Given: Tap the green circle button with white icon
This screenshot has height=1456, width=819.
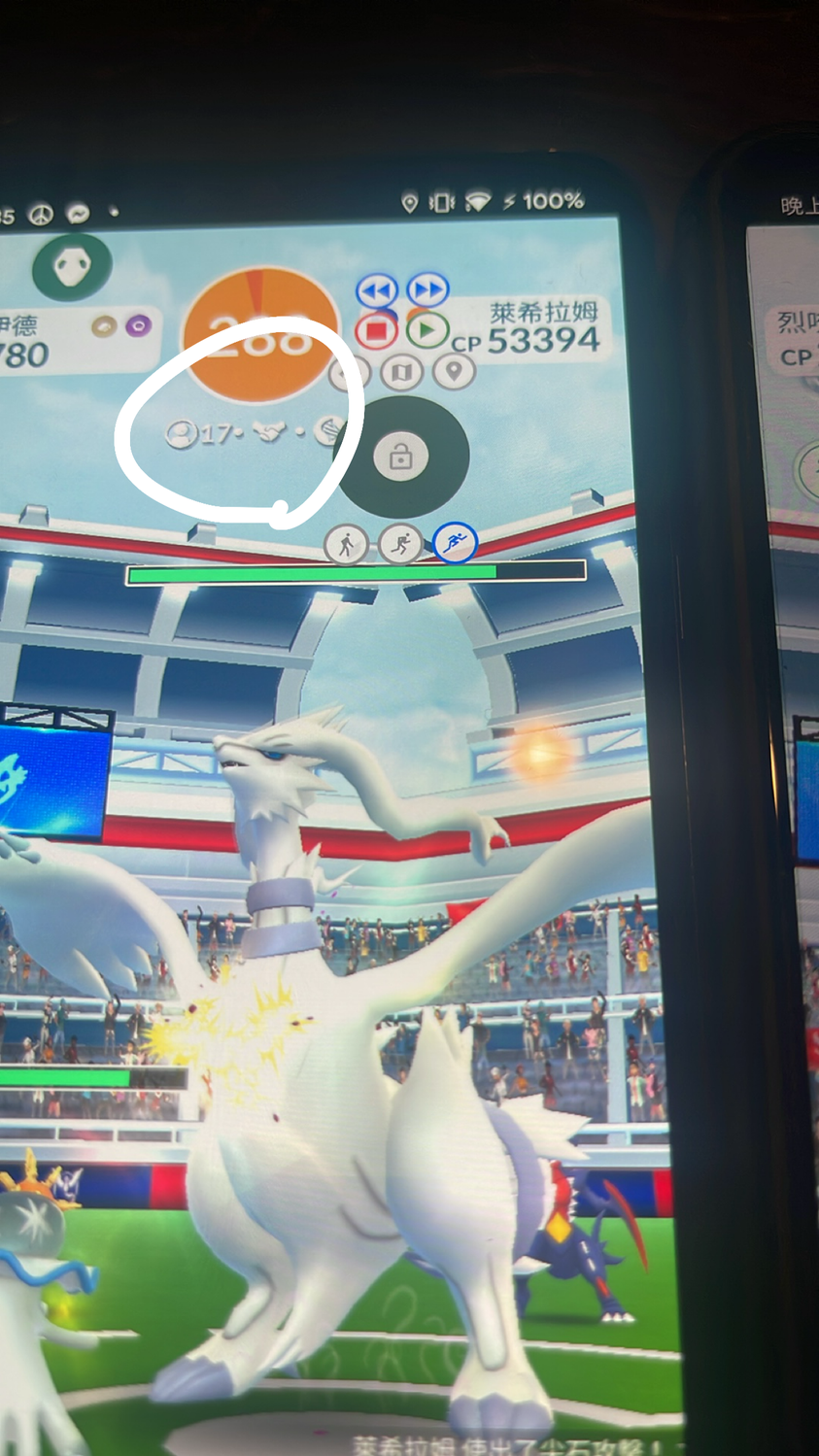Looking at the screenshot, I should 72,266.
